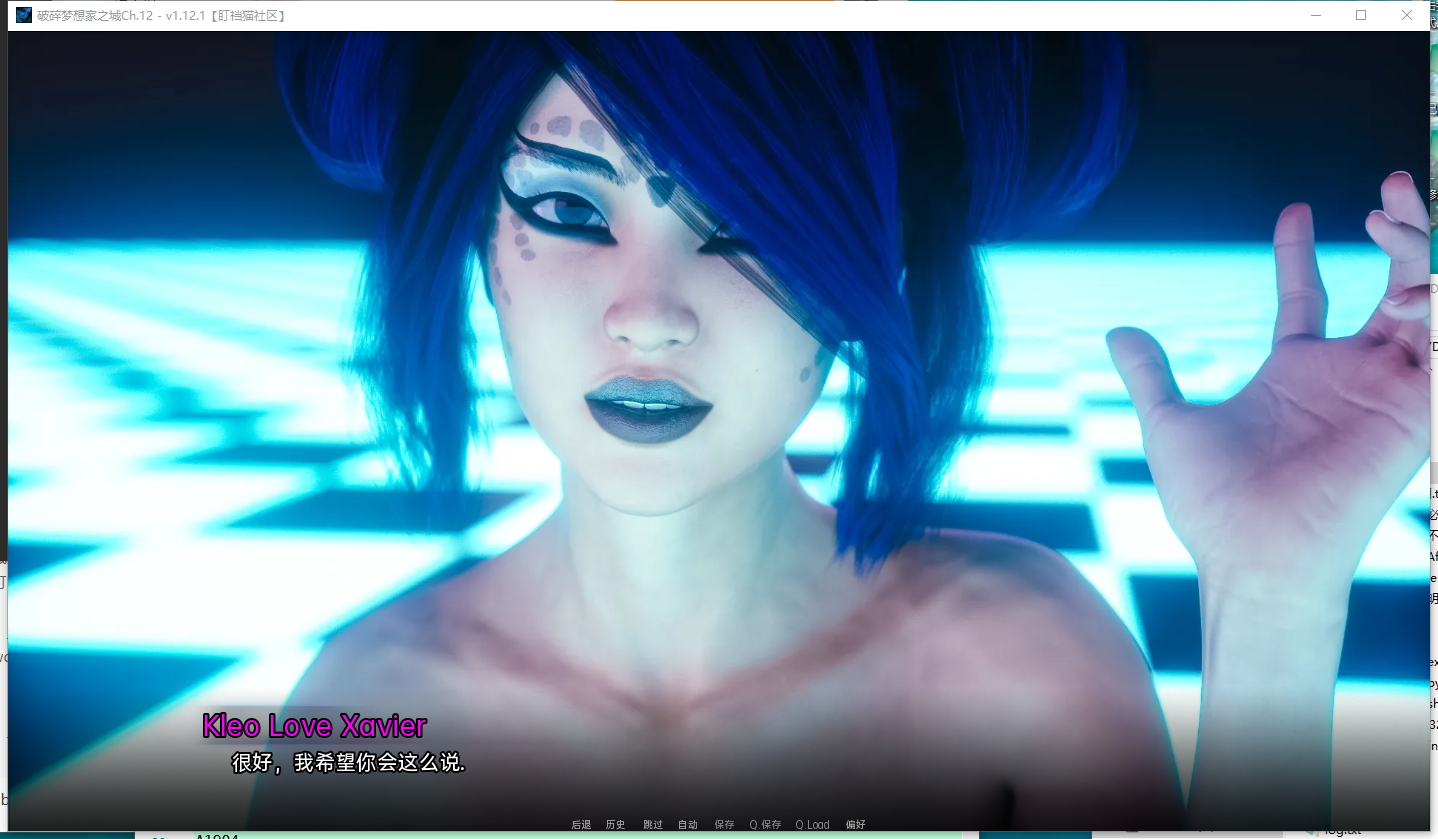The image size is (1438, 839).
Task: Click the name label Kleo Love Xavier
Action: click(314, 725)
